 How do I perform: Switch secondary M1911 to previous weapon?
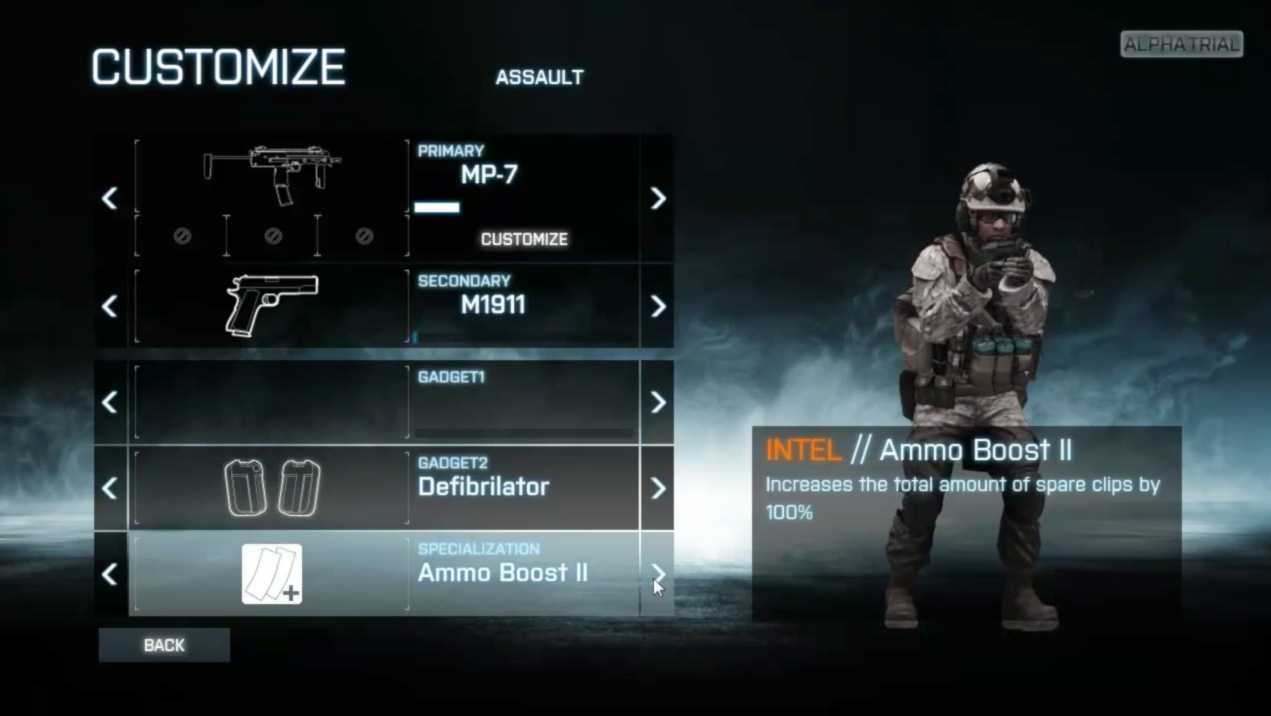pyautogui.click(x=110, y=306)
